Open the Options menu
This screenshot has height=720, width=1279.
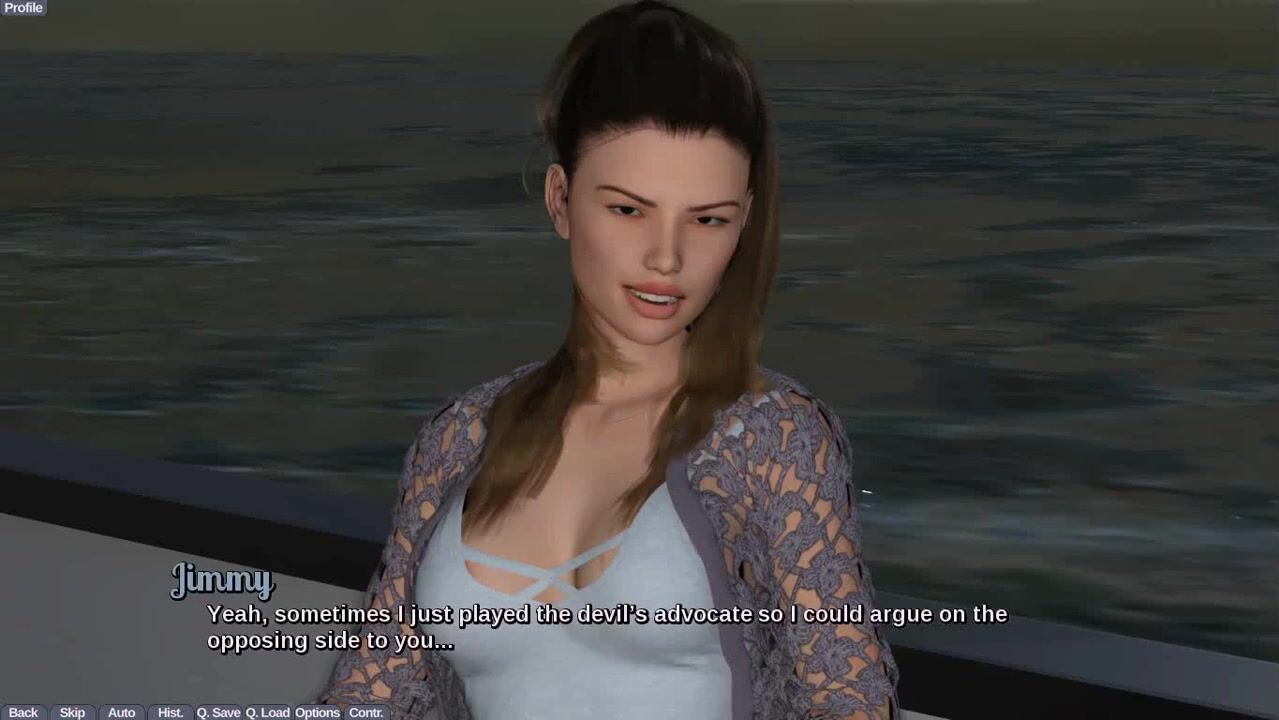317,712
